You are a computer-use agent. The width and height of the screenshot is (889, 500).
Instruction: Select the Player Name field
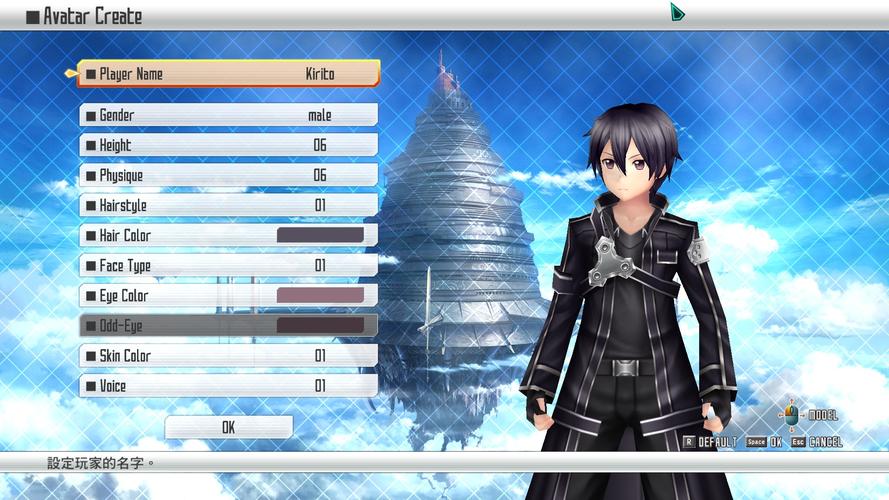click(229, 74)
